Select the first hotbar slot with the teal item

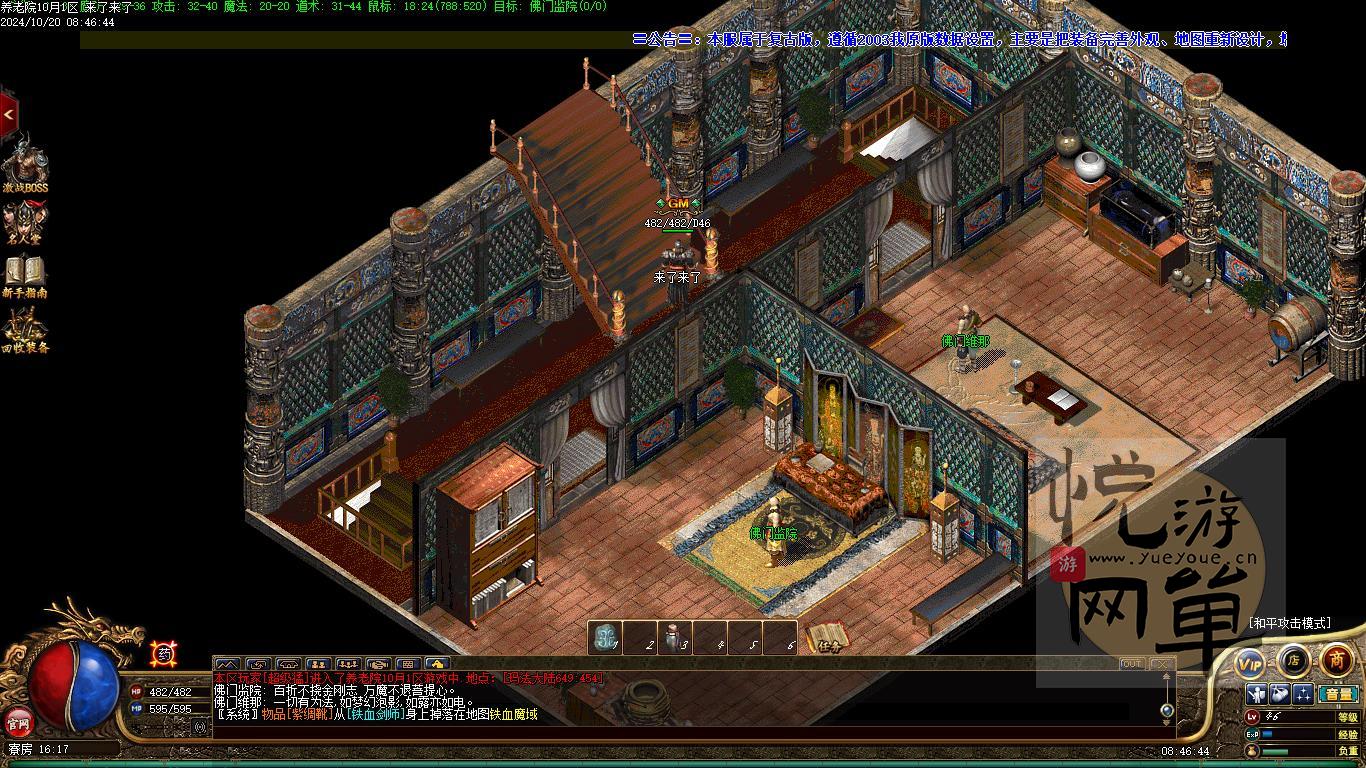(x=604, y=638)
